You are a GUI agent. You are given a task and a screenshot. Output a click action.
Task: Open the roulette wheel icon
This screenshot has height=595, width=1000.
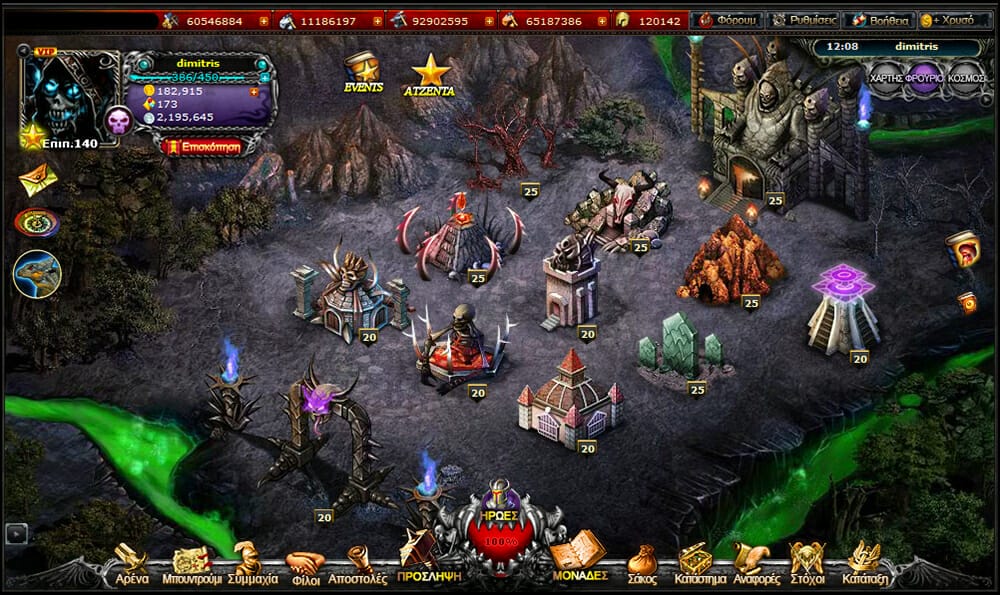pos(37,222)
